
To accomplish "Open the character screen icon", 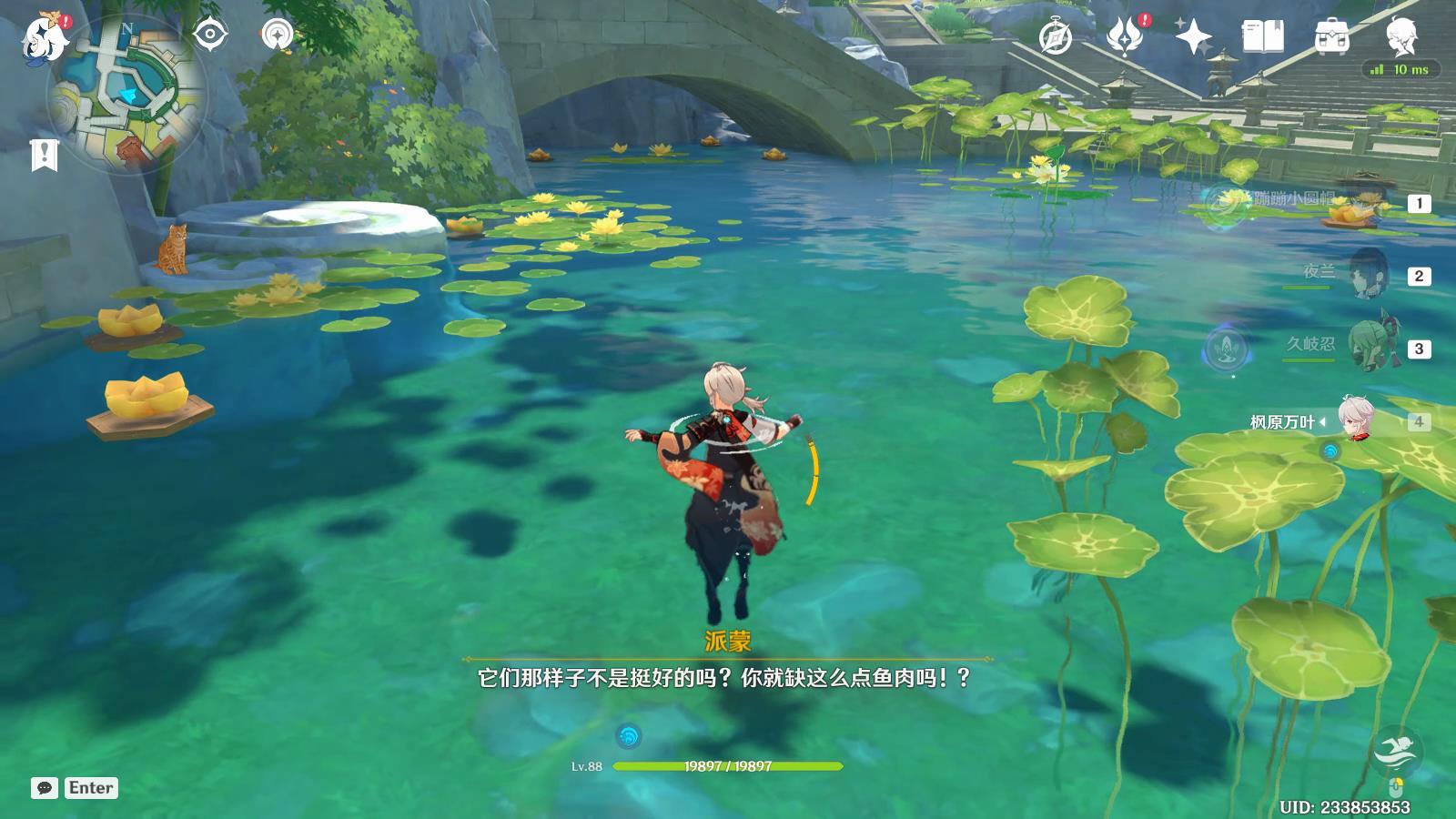I will pyautogui.click(x=1400, y=37).
